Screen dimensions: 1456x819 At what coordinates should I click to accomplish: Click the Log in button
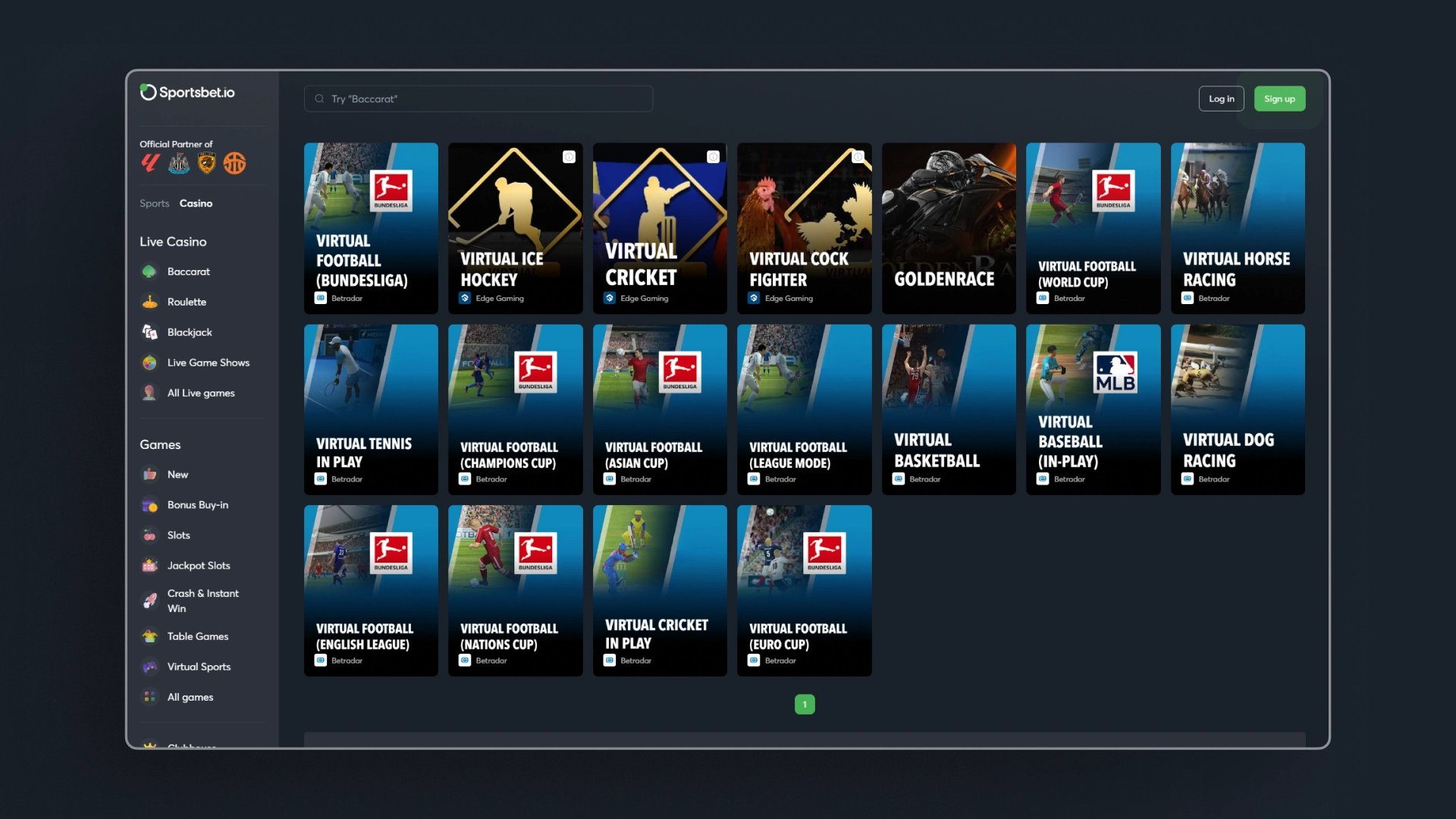[1221, 99]
